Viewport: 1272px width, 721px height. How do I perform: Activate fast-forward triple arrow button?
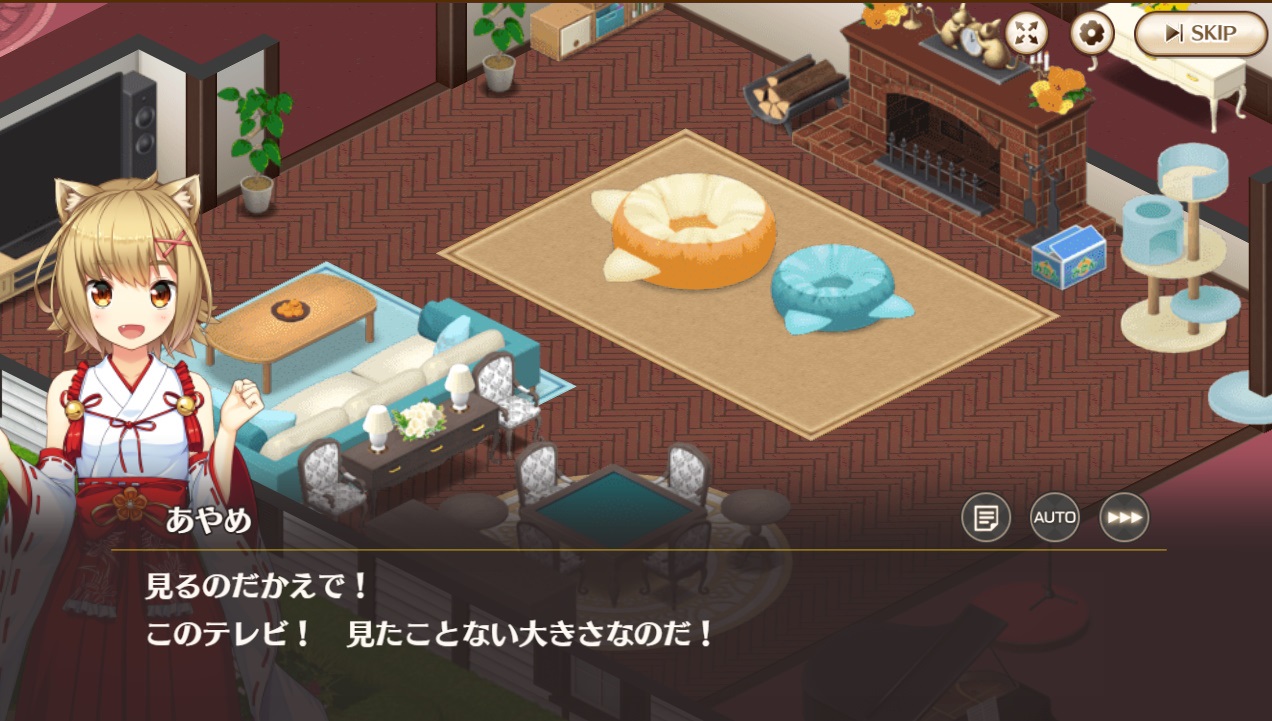1124,518
